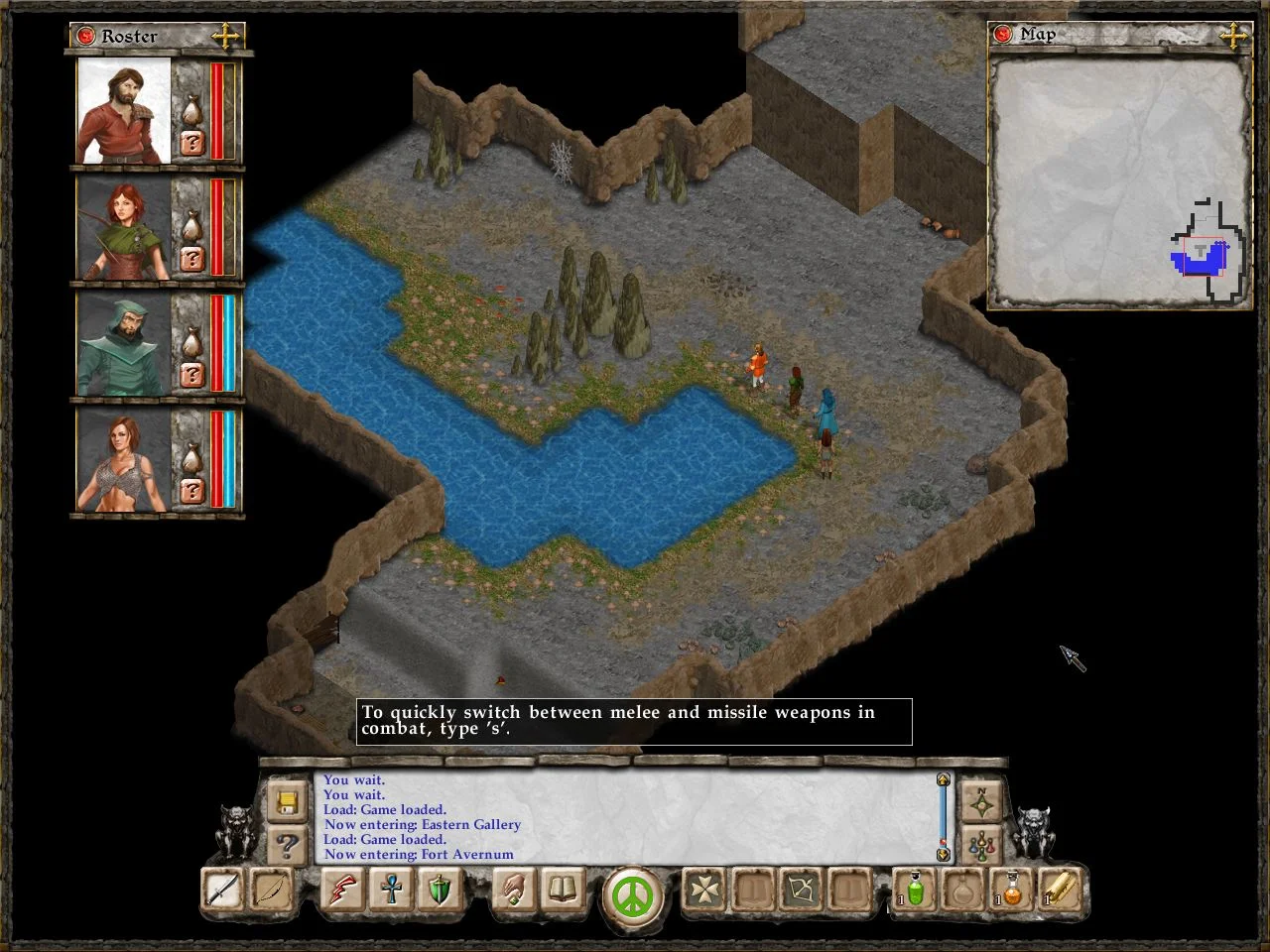Open priest spells via ankh icon

(x=390, y=891)
